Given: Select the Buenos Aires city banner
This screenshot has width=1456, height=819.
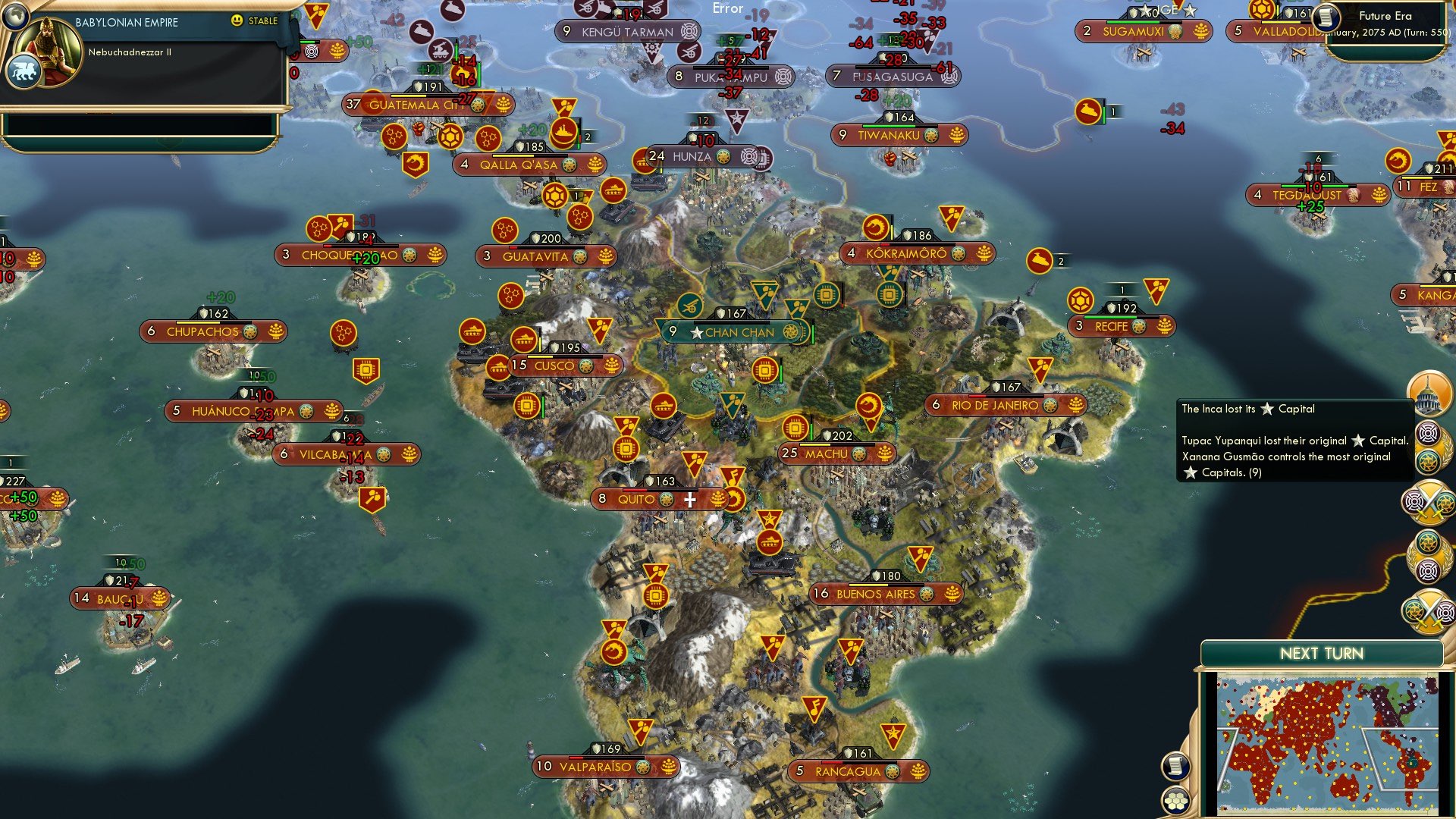Looking at the screenshot, I should (x=875, y=594).
